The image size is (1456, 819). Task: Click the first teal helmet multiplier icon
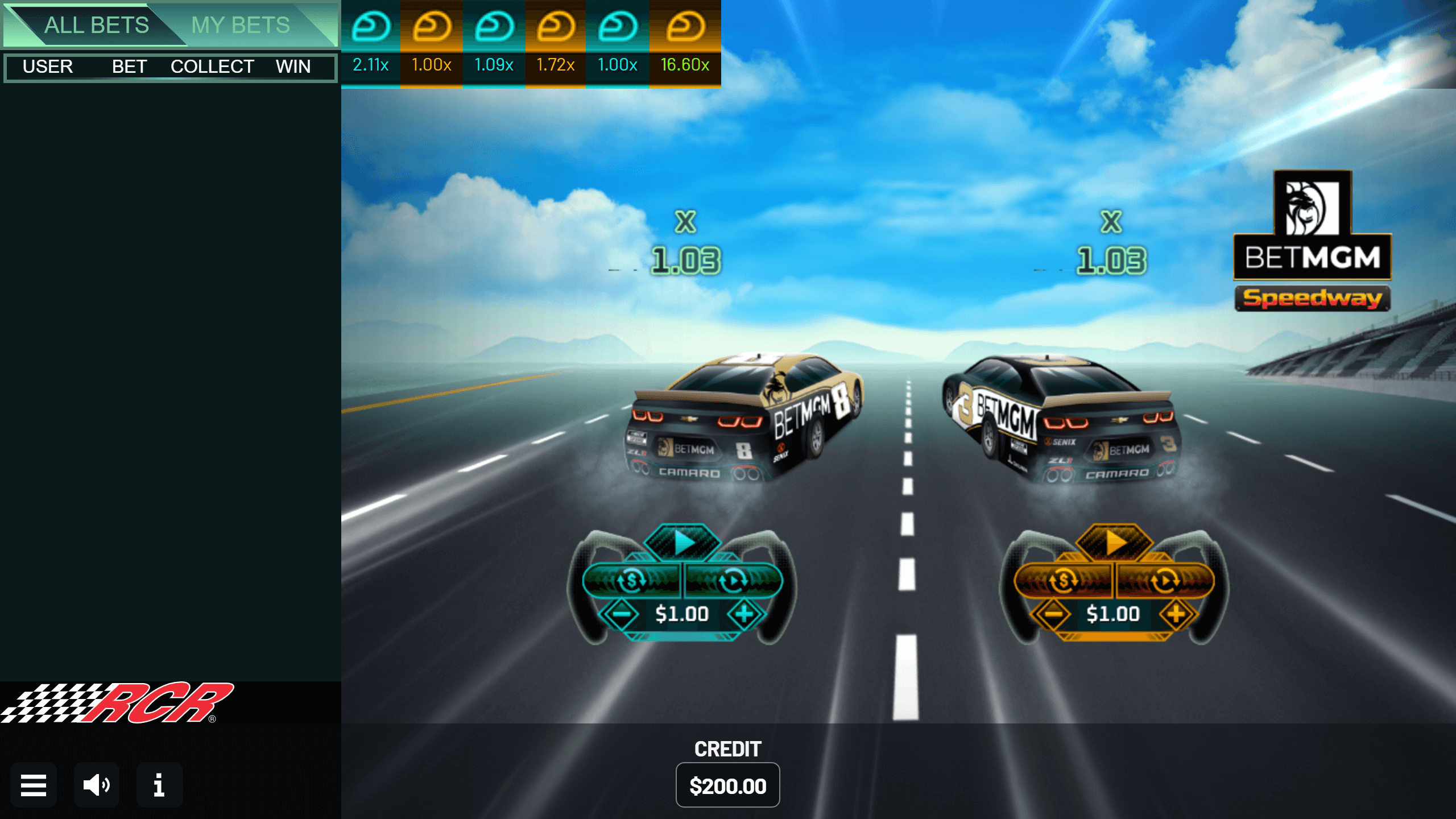tap(371, 26)
